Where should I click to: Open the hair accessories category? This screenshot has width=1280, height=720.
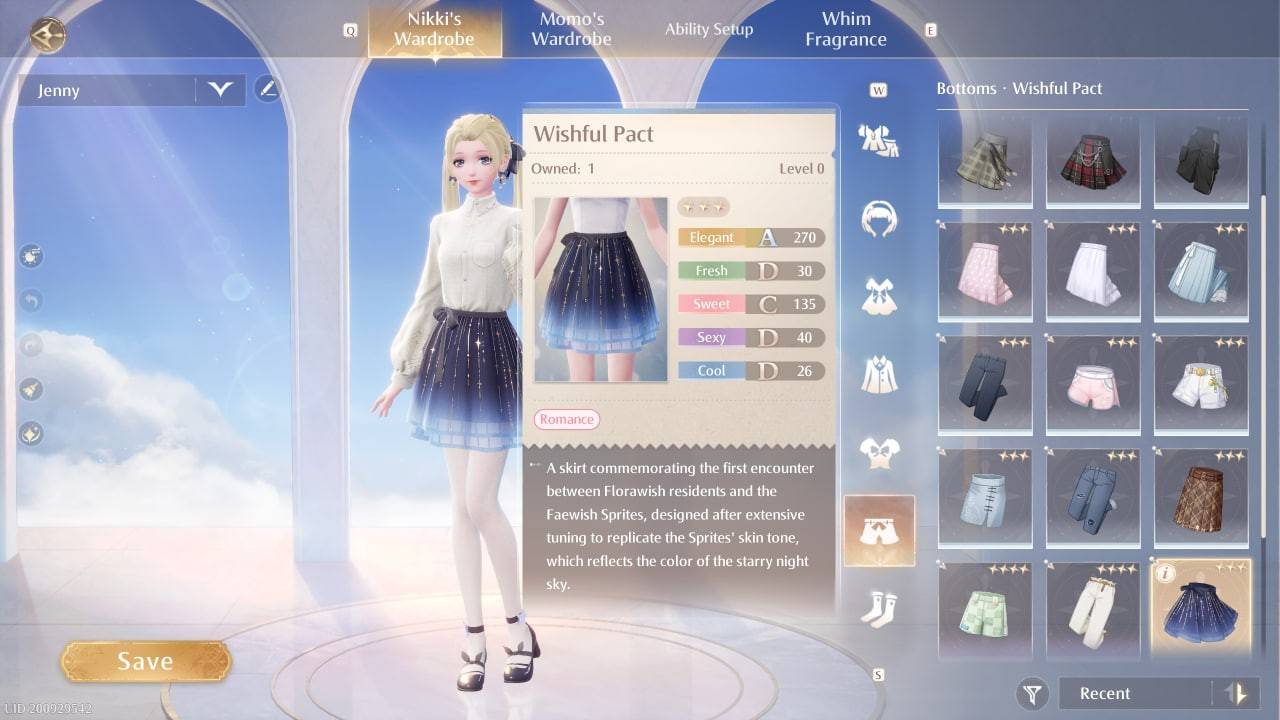coord(879,218)
